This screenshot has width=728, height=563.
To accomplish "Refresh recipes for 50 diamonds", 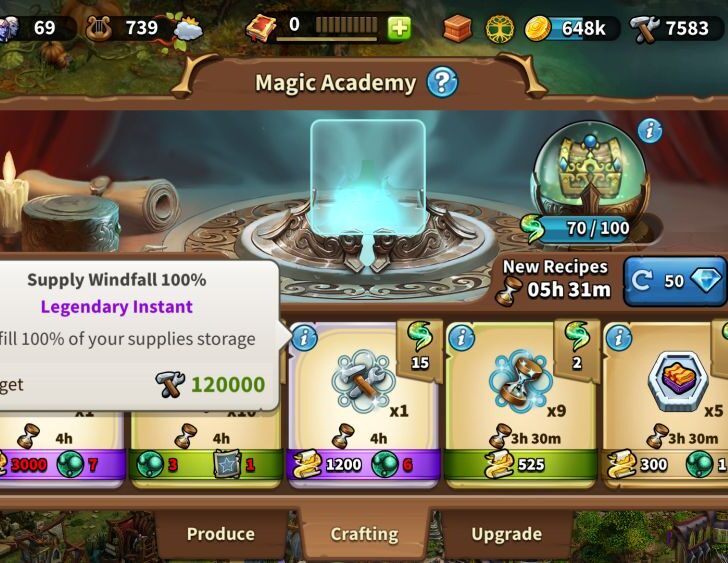I will pyautogui.click(x=674, y=281).
